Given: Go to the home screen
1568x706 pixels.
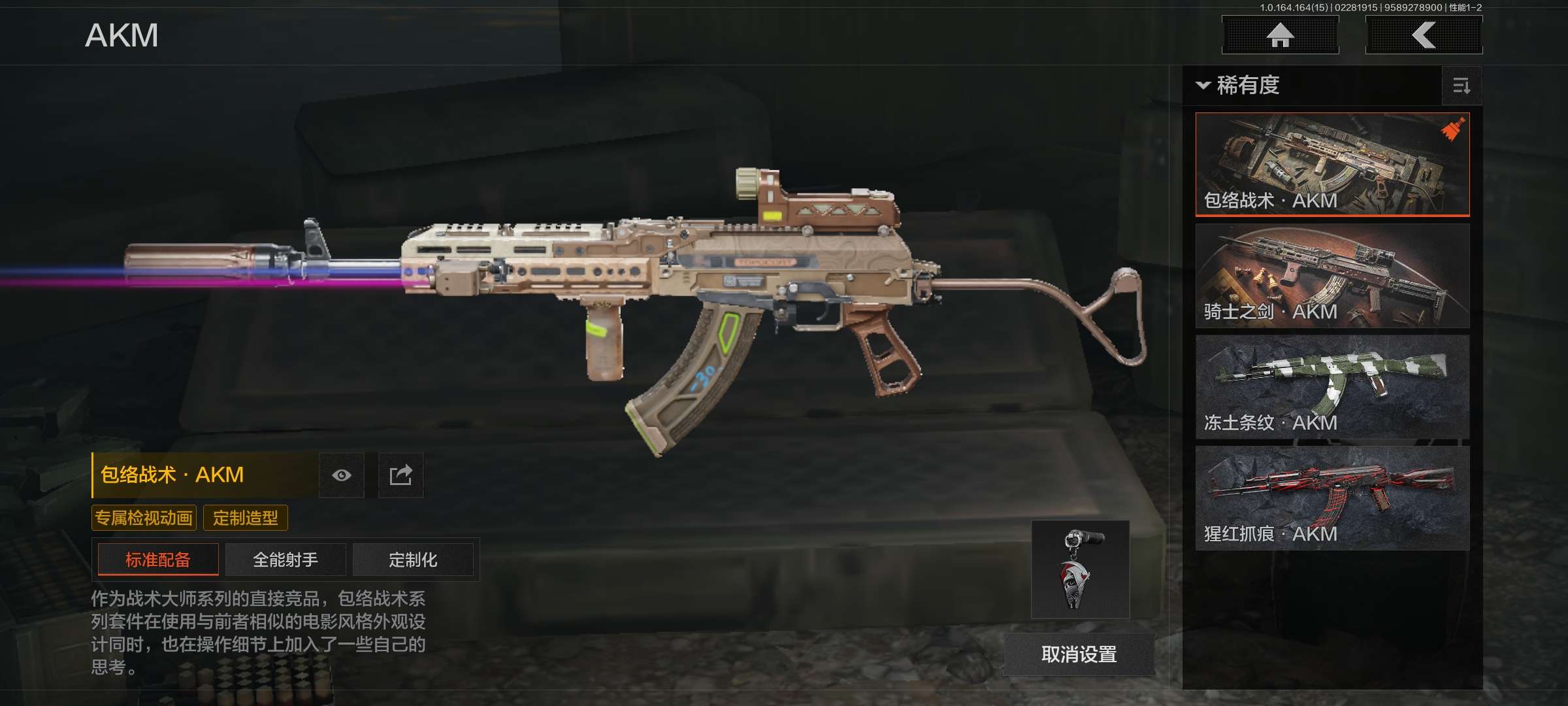Looking at the screenshot, I should pyautogui.click(x=1280, y=35).
